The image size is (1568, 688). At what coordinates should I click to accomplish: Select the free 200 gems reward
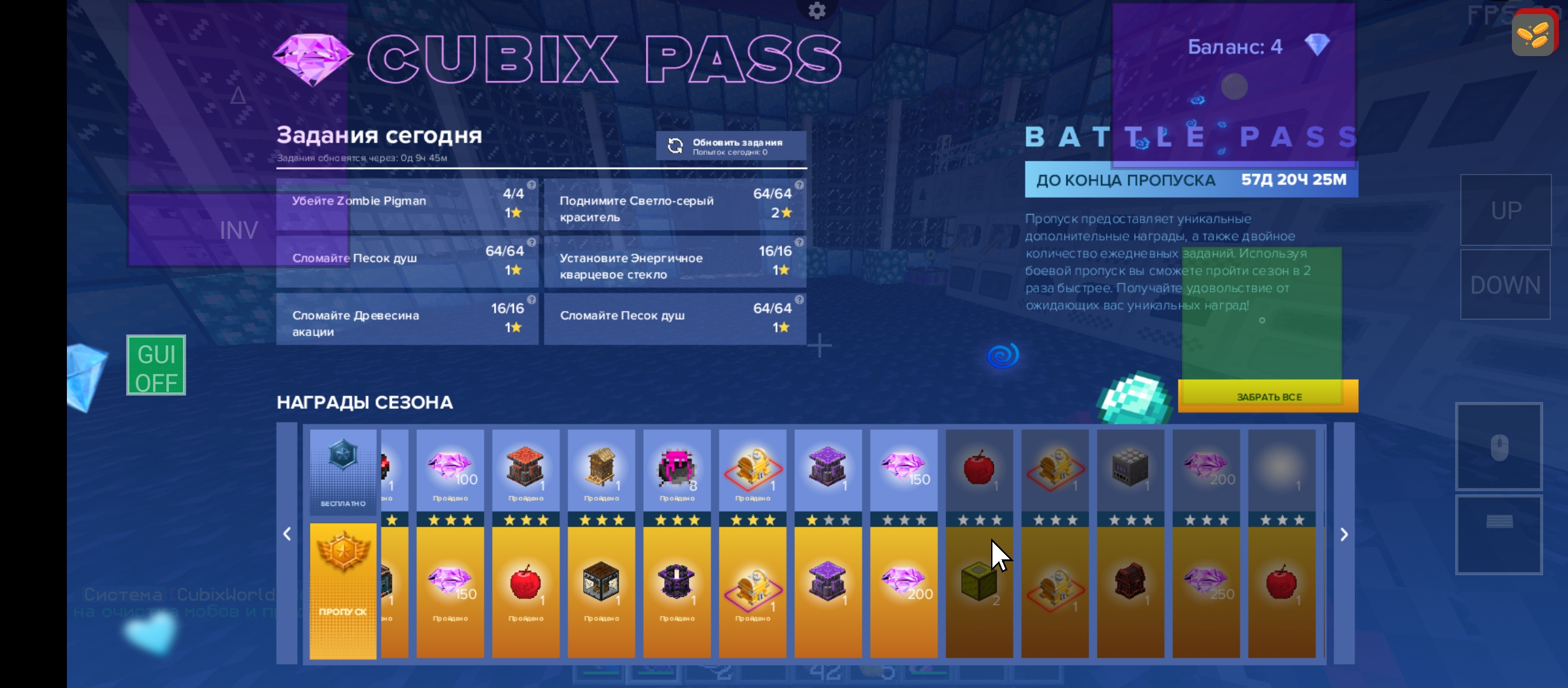1206,470
